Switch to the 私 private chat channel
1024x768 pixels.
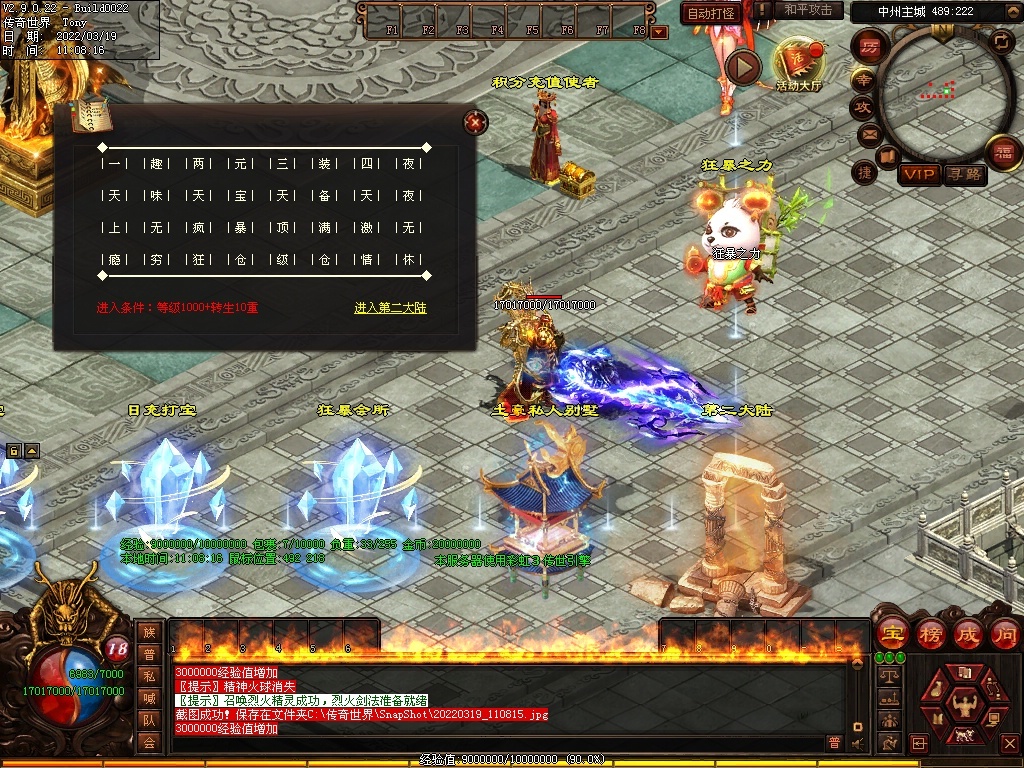[149, 675]
